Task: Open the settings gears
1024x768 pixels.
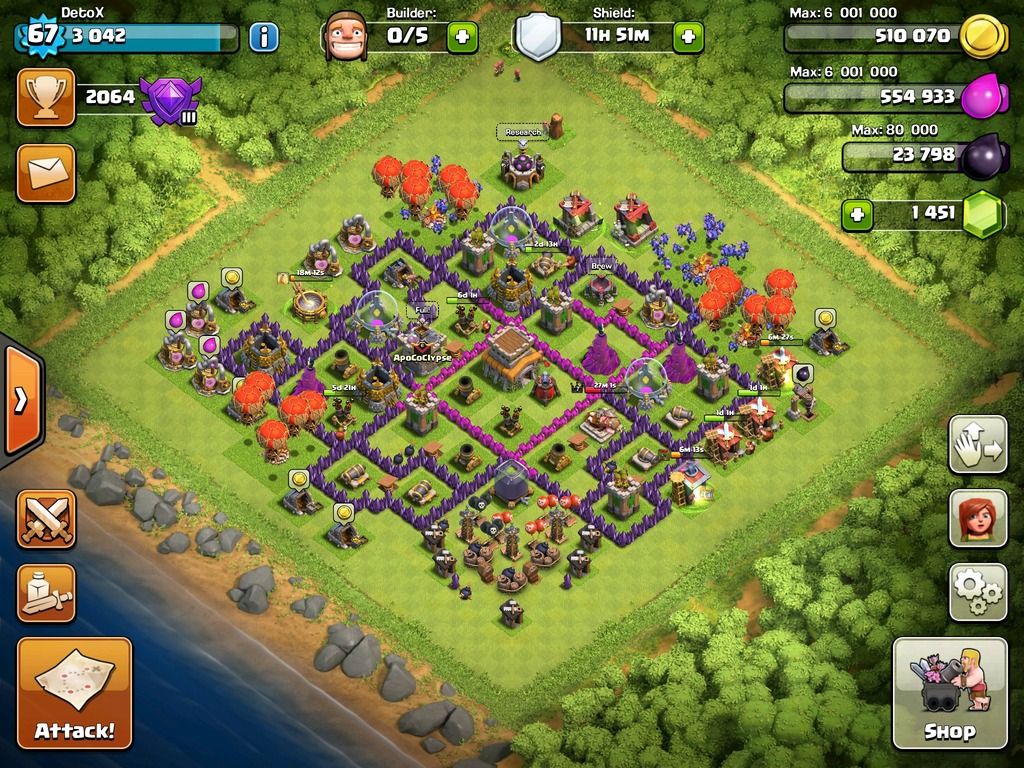Action: coord(977,592)
